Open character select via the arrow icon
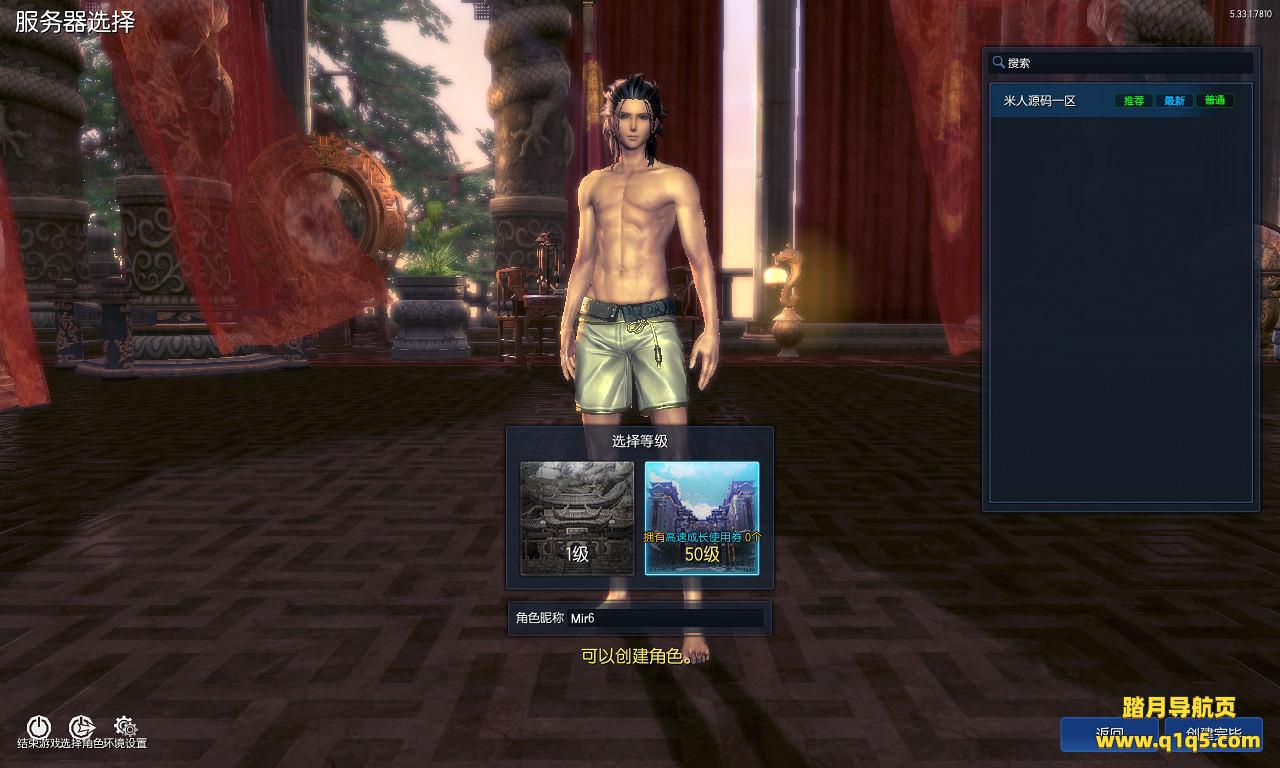The image size is (1280, 768). click(x=82, y=727)
